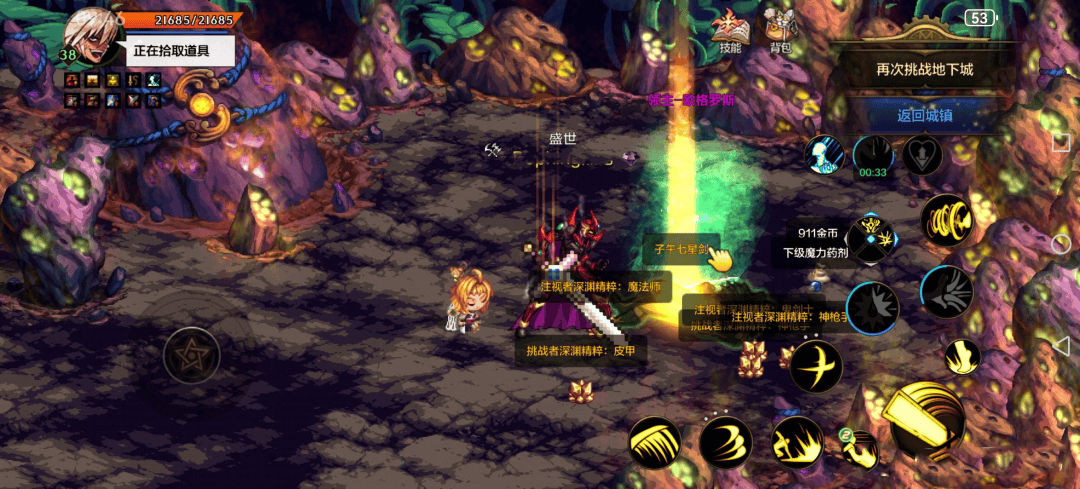Activate the golden spiral whirlwind skill
This screenshot has width=1080, height=489.
[x=946, y=221]
